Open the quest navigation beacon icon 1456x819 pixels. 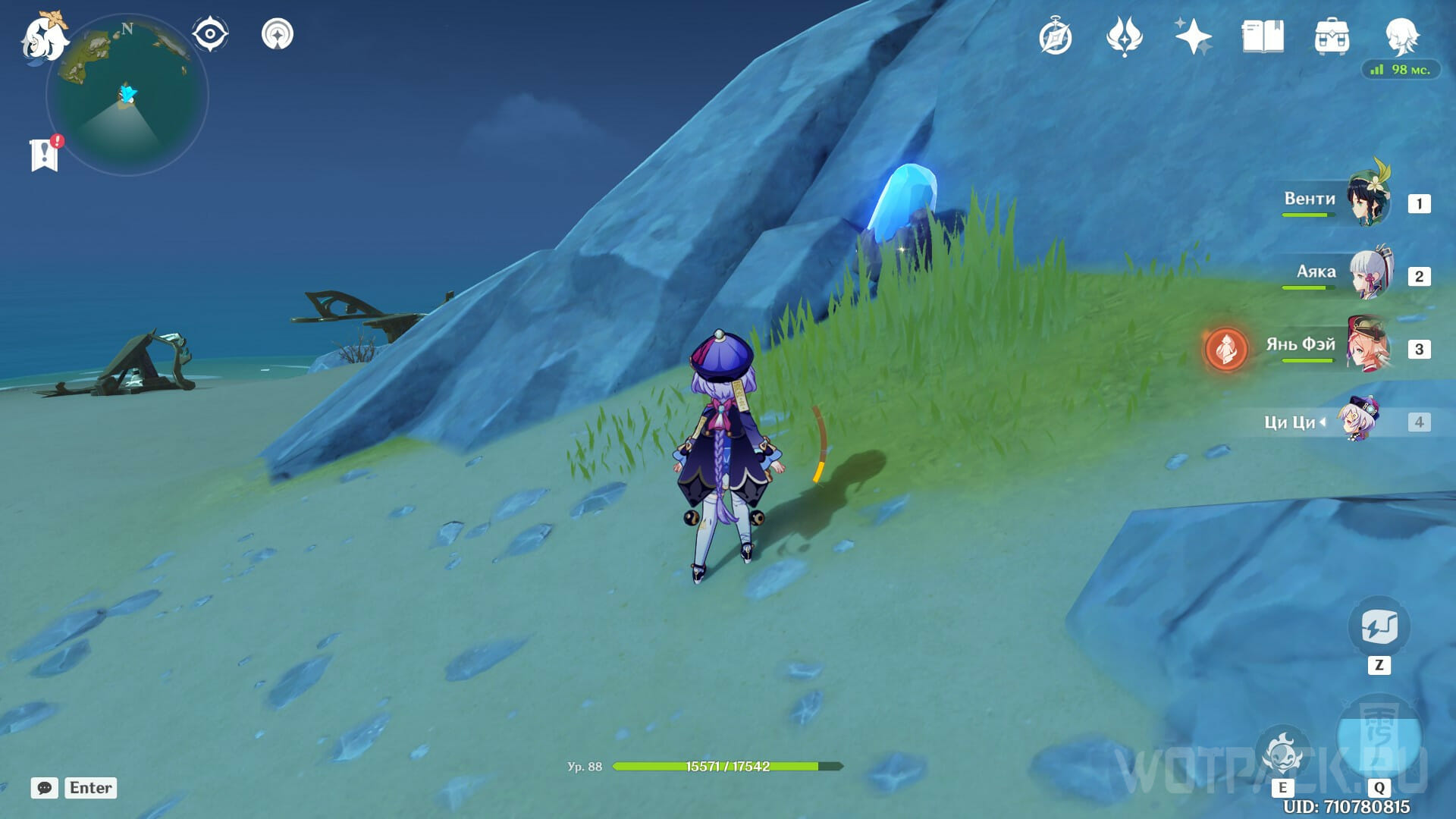278,34
